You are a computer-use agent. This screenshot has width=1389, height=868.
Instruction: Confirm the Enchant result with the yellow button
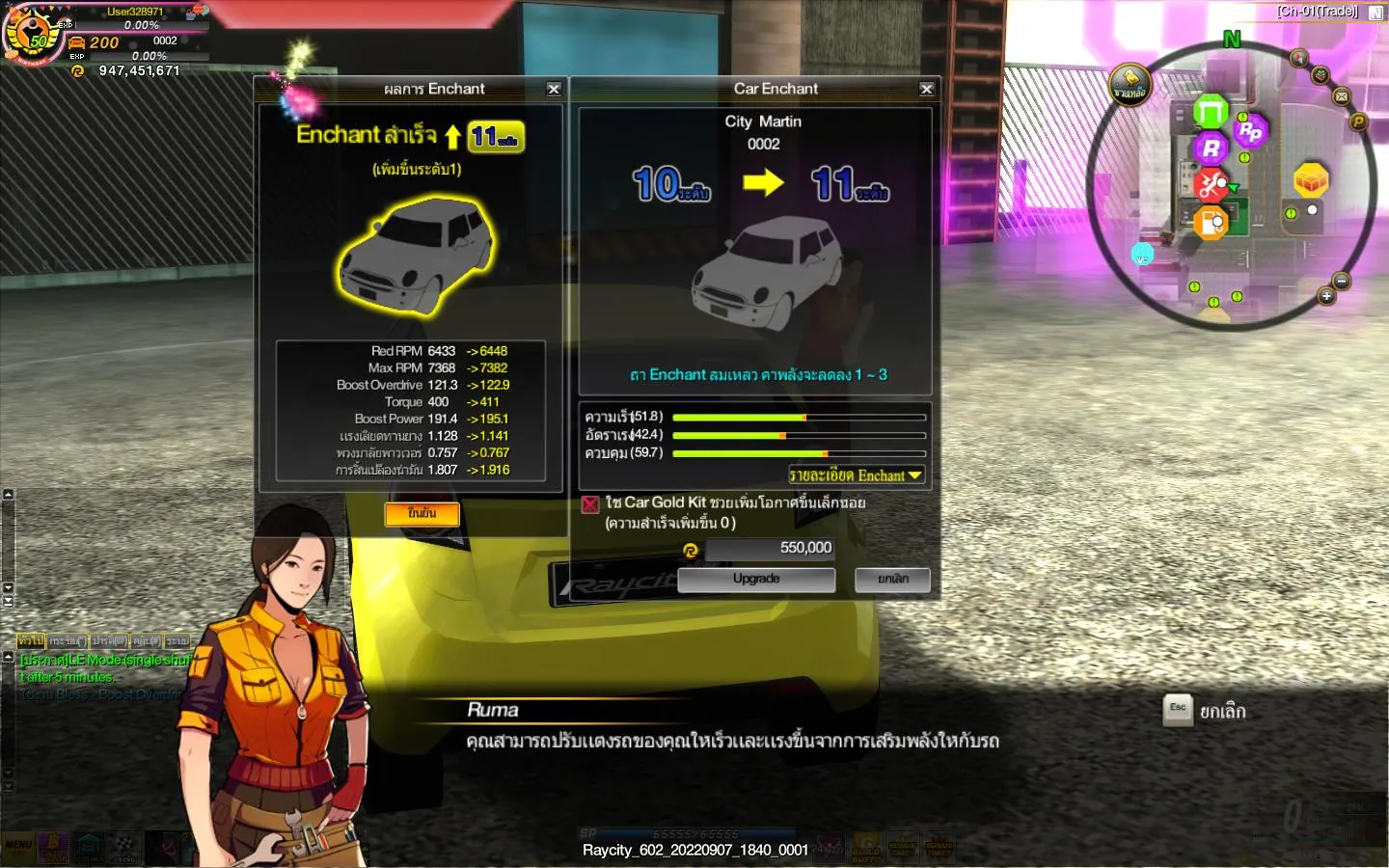click(422, 514)
